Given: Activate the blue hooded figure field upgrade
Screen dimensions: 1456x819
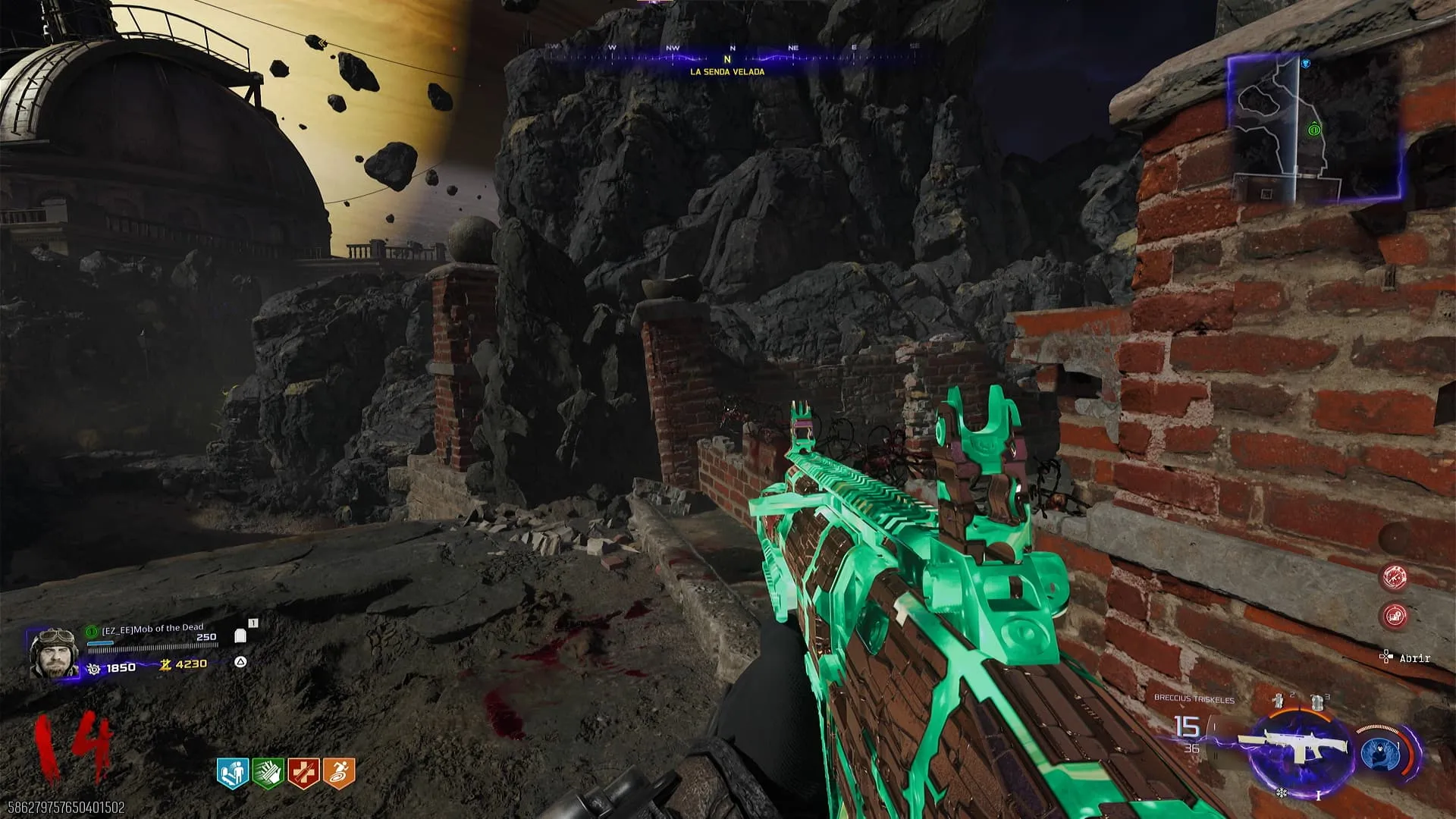Looking at the screenshot, I should point(1379,754).
